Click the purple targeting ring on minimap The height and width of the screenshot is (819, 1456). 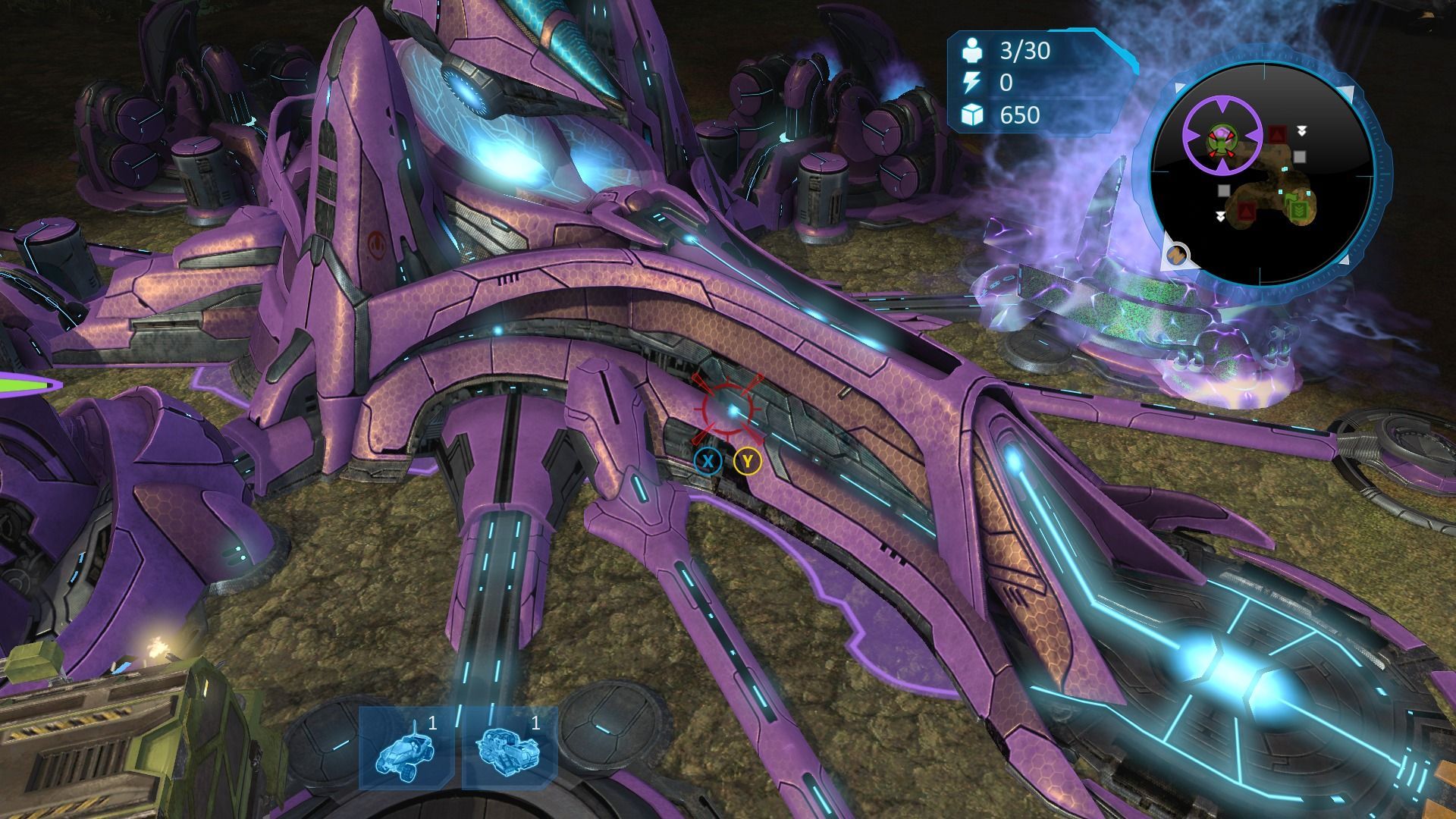pyautogui.click(x=1222, y=133)
